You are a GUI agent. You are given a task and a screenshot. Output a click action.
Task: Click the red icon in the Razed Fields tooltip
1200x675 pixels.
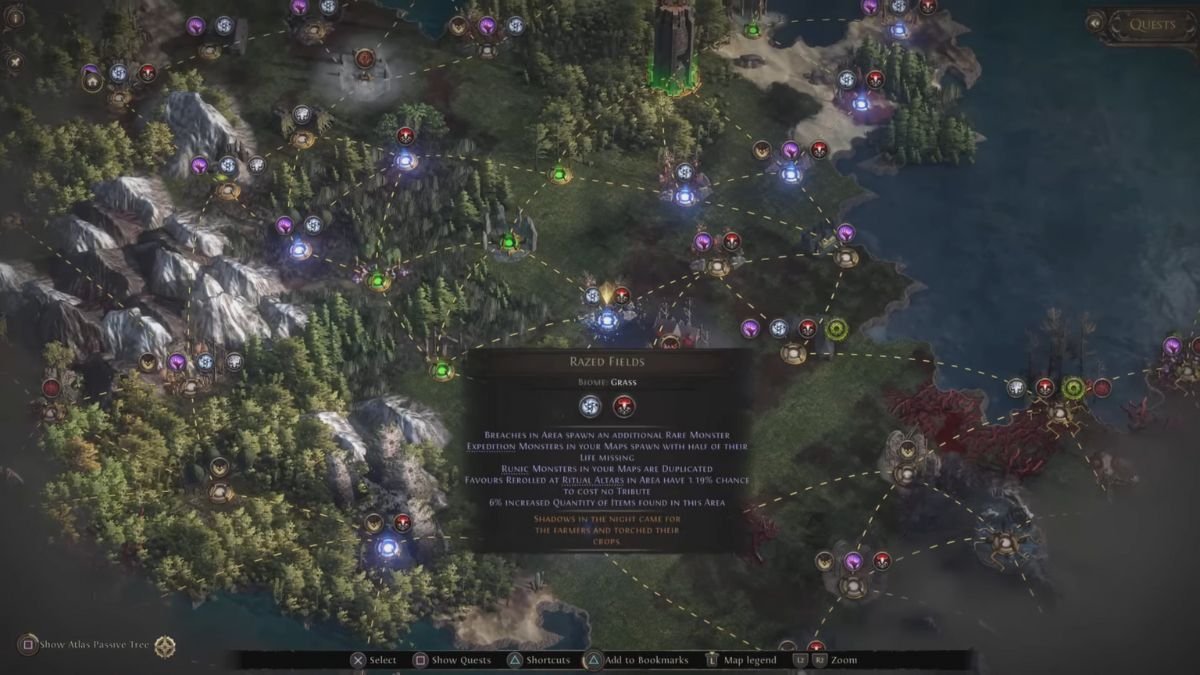tap(625, 406)
